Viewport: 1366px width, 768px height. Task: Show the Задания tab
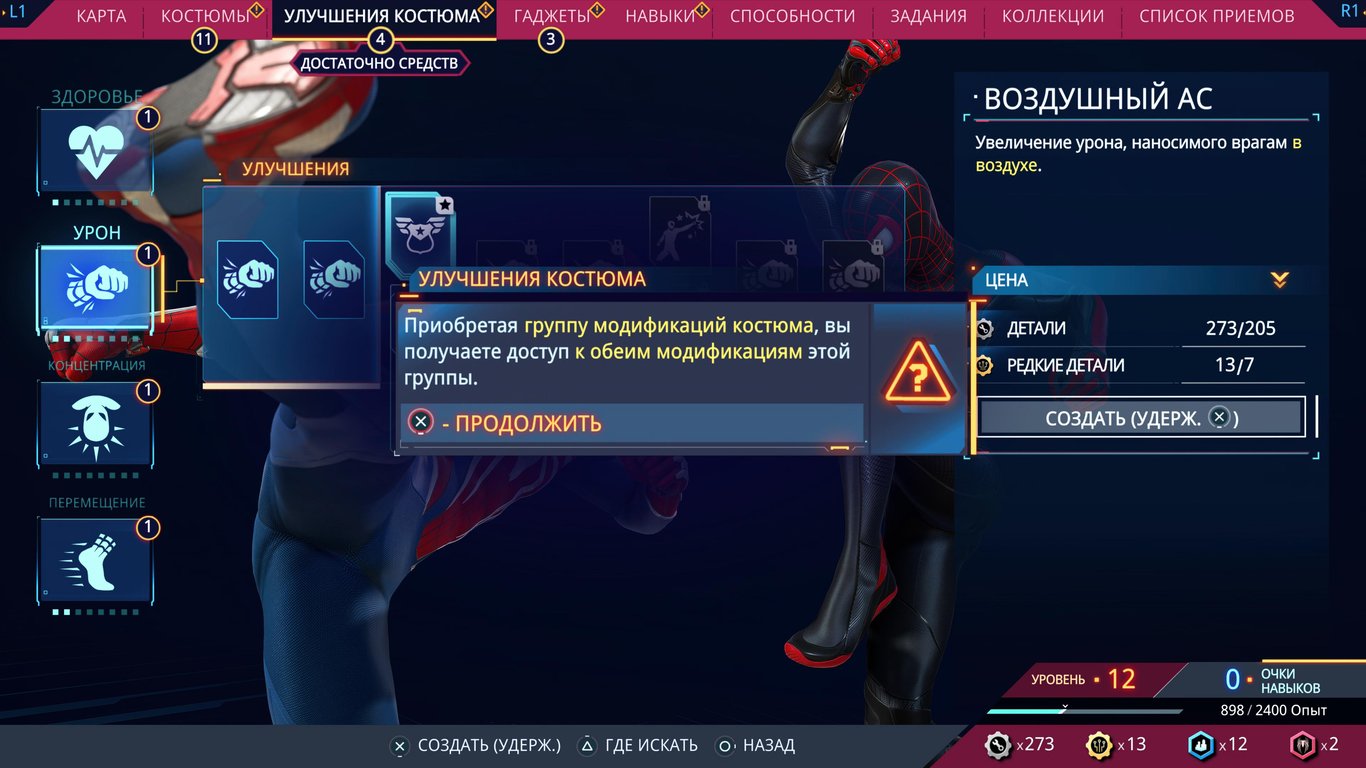tap(928, 16)
